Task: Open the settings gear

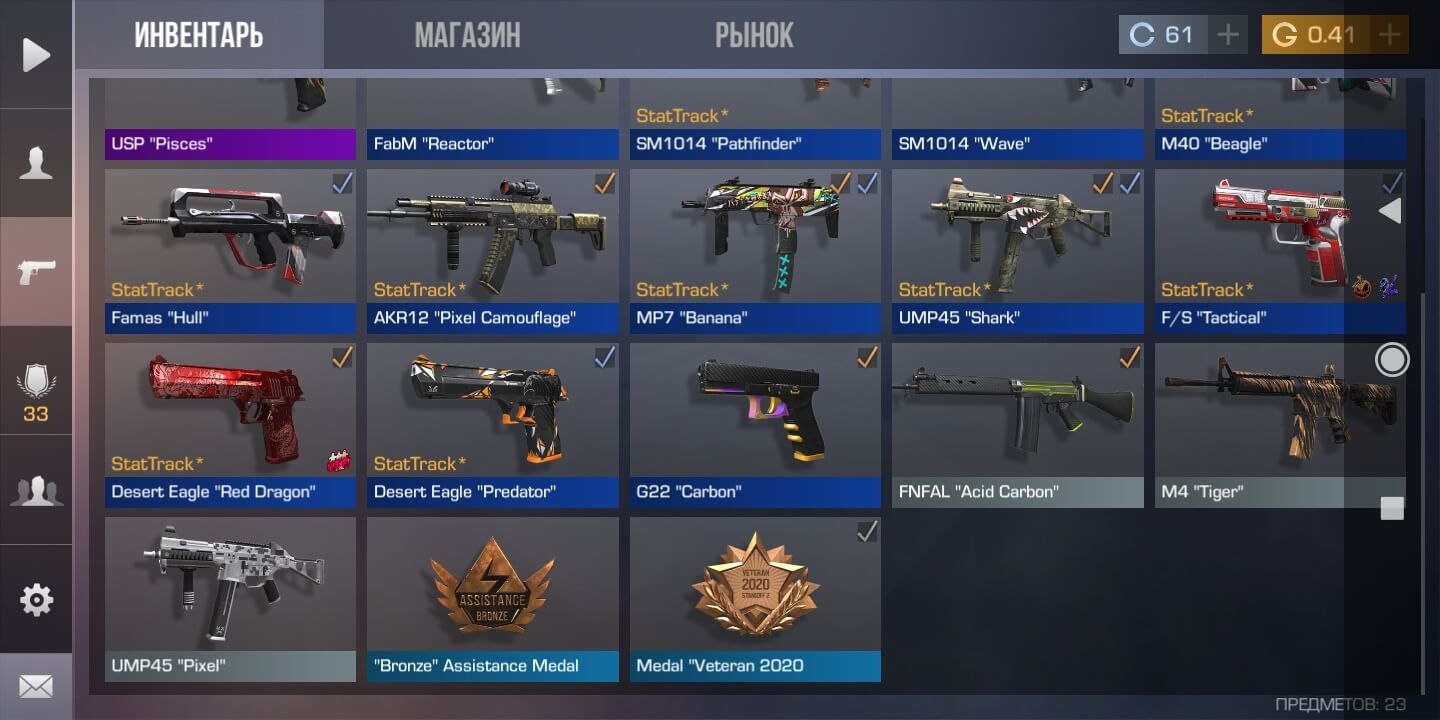Action: (36, 600)
